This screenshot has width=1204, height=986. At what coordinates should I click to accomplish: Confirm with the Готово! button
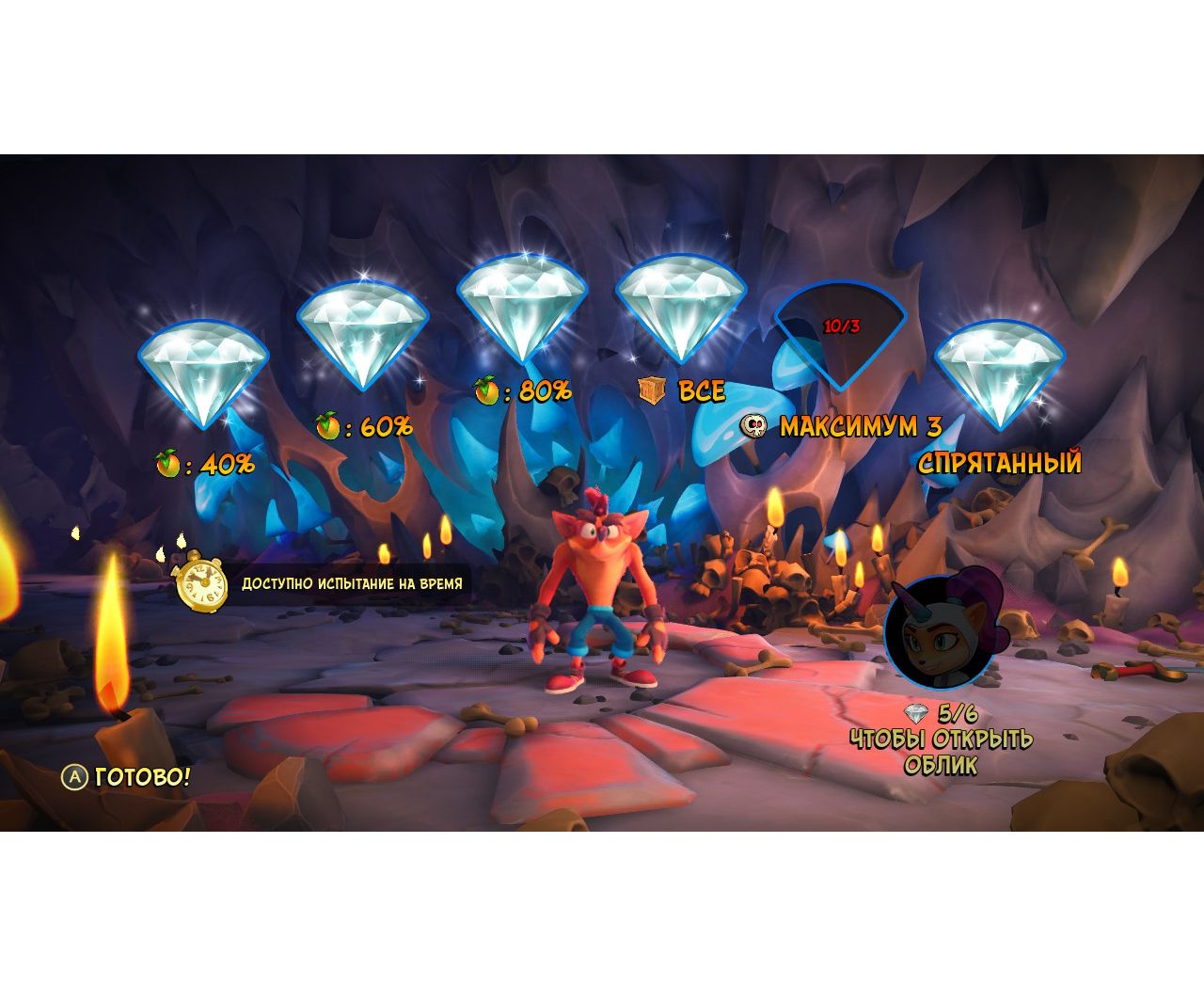[127, 777]
